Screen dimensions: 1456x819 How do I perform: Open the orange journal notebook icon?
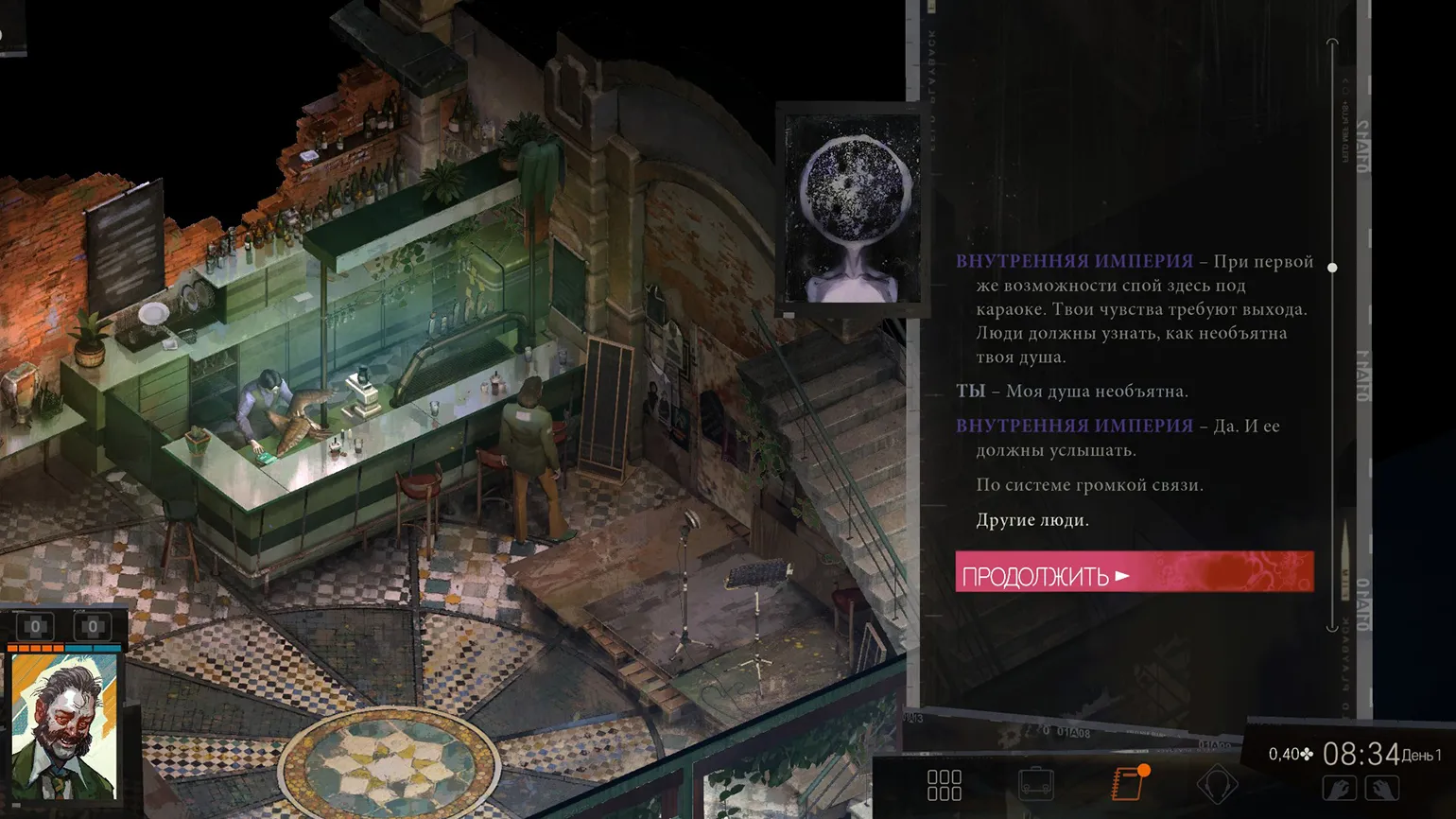pyautogui.click(x=1128, y=784)
